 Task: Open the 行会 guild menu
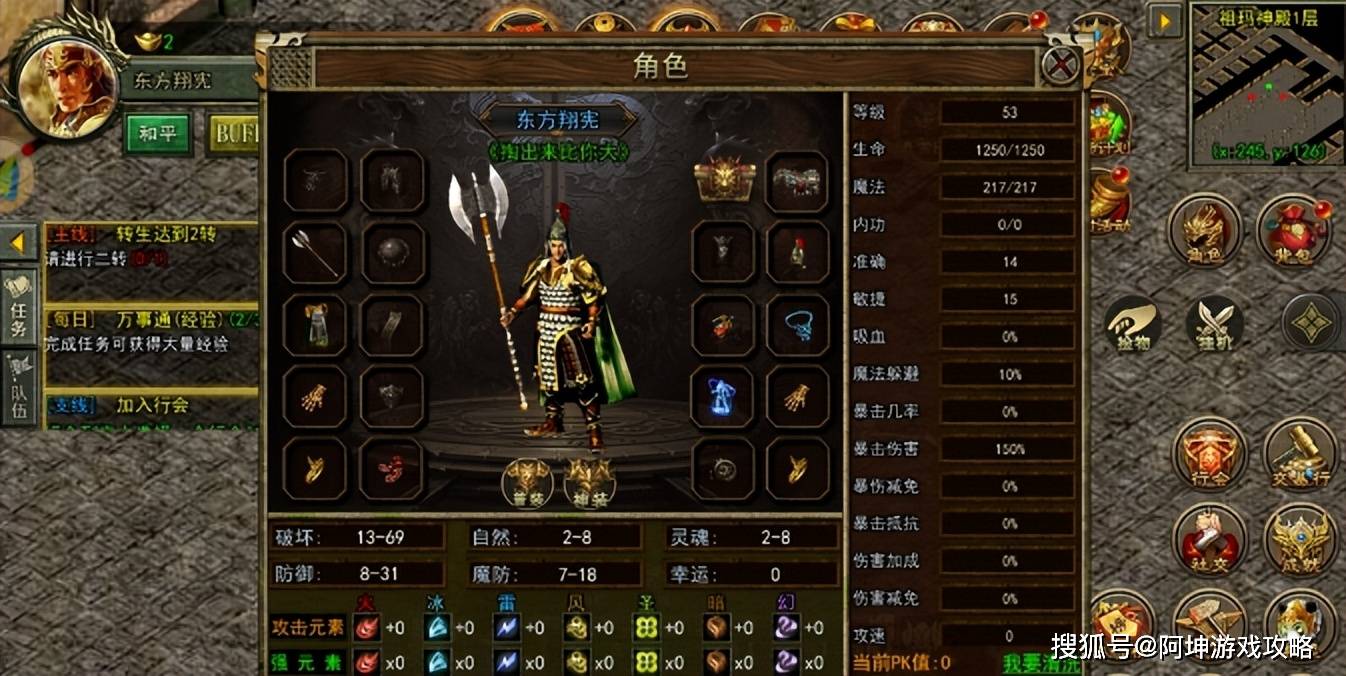coord(1209,455)
